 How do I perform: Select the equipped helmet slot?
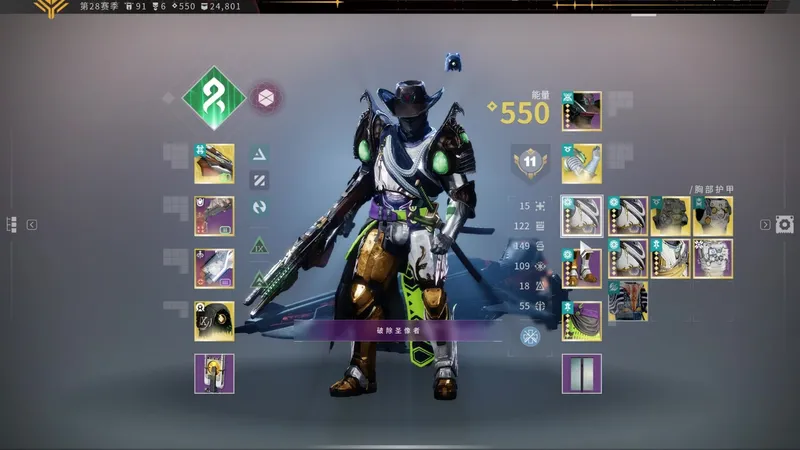(582, 111)
